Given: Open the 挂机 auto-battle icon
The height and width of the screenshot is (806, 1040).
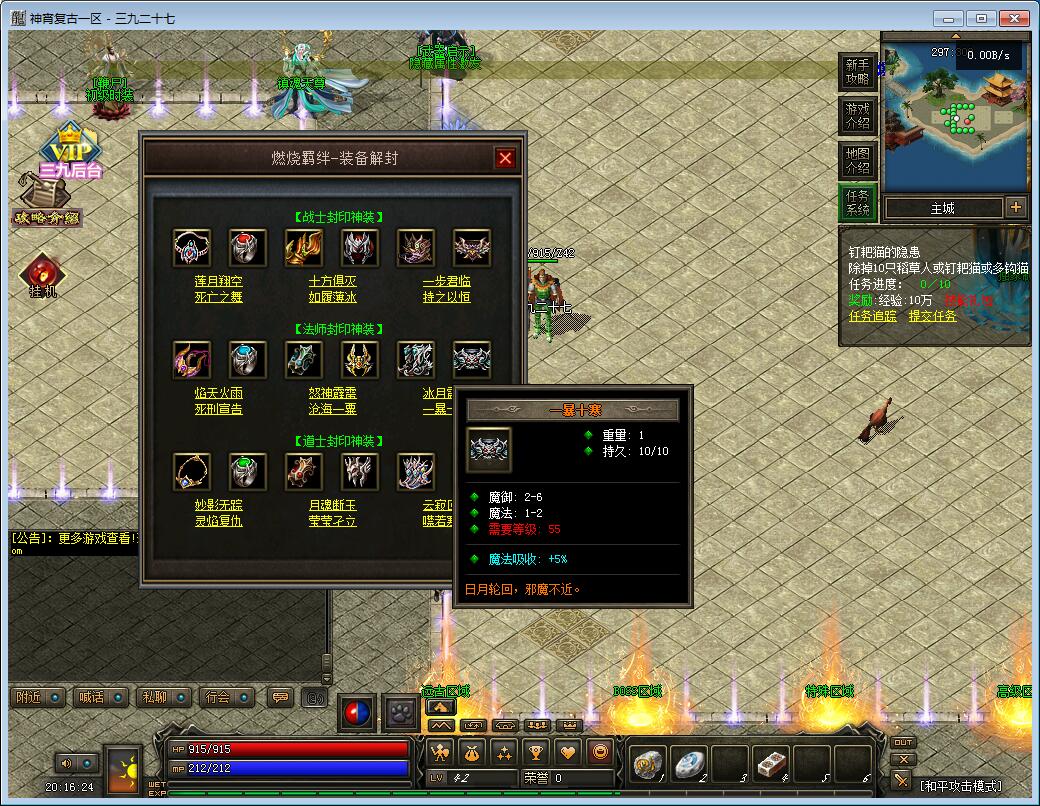Looking at the screenshot, I should pyautogui.click(x=43, y=276).
